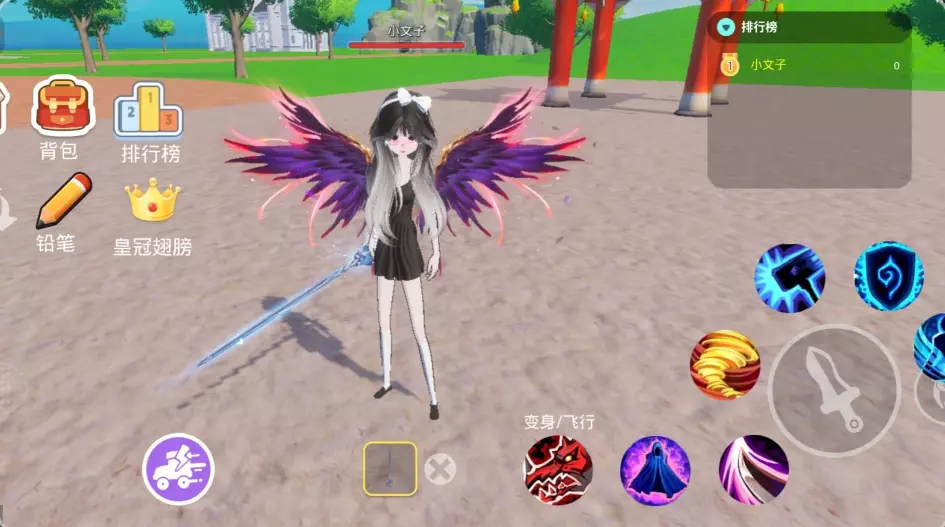This screenshot has height=527, width=945.
Task: Use the purple cloaked figure skill
Action: tap(655, 470)
